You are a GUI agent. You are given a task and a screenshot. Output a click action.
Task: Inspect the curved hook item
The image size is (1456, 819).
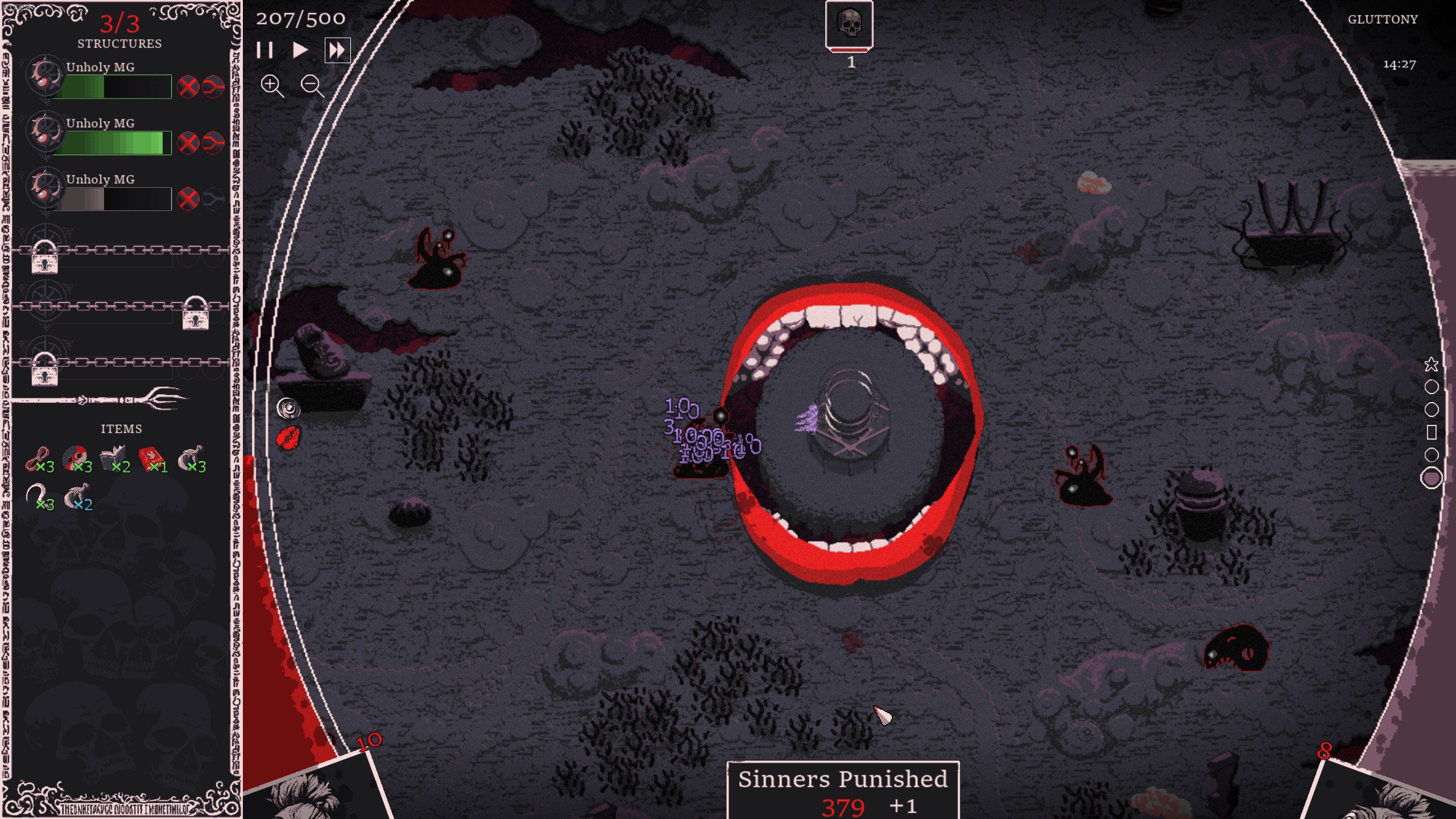point(38,497)
